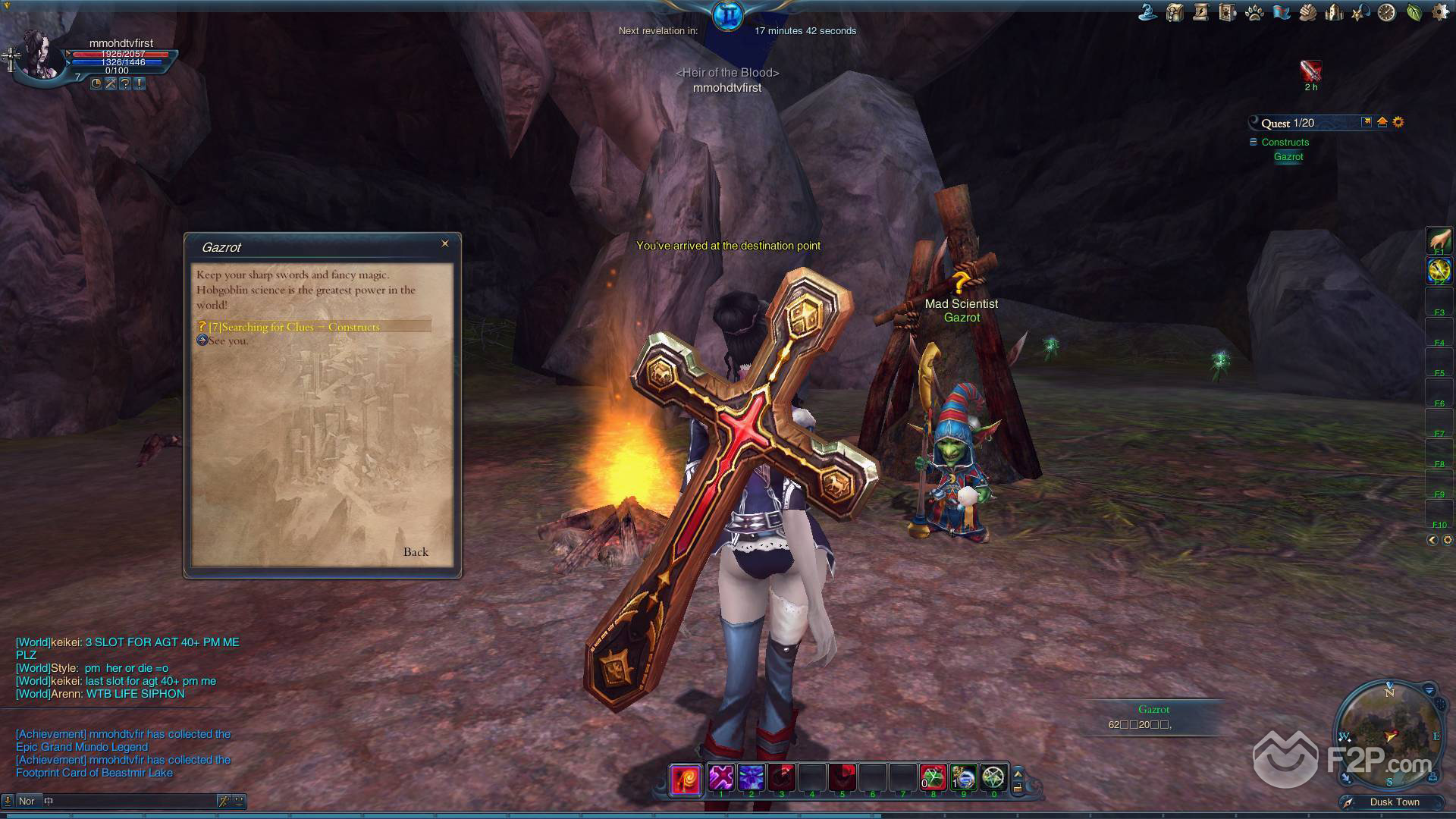The image size is (1456, 819).
Task: Close the Gazrot dialogue window
Action: click(x=445, y=243)
